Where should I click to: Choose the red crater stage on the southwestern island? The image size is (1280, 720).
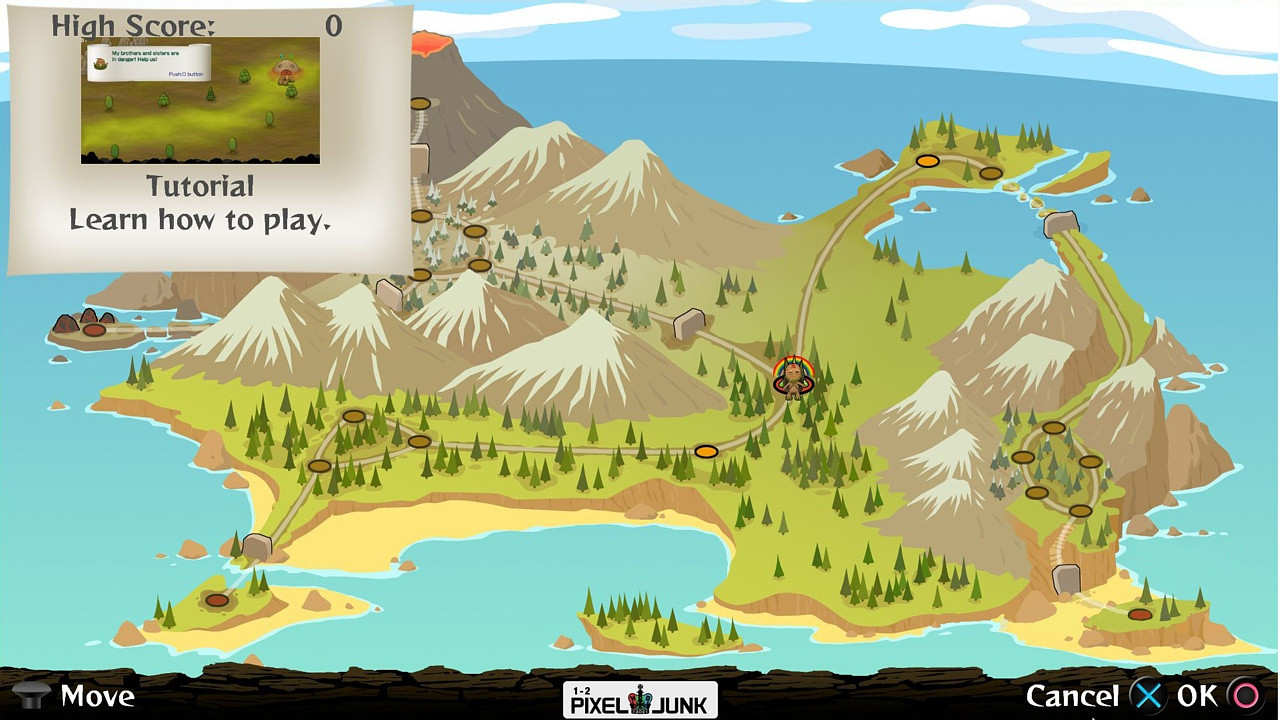point(218,599)
